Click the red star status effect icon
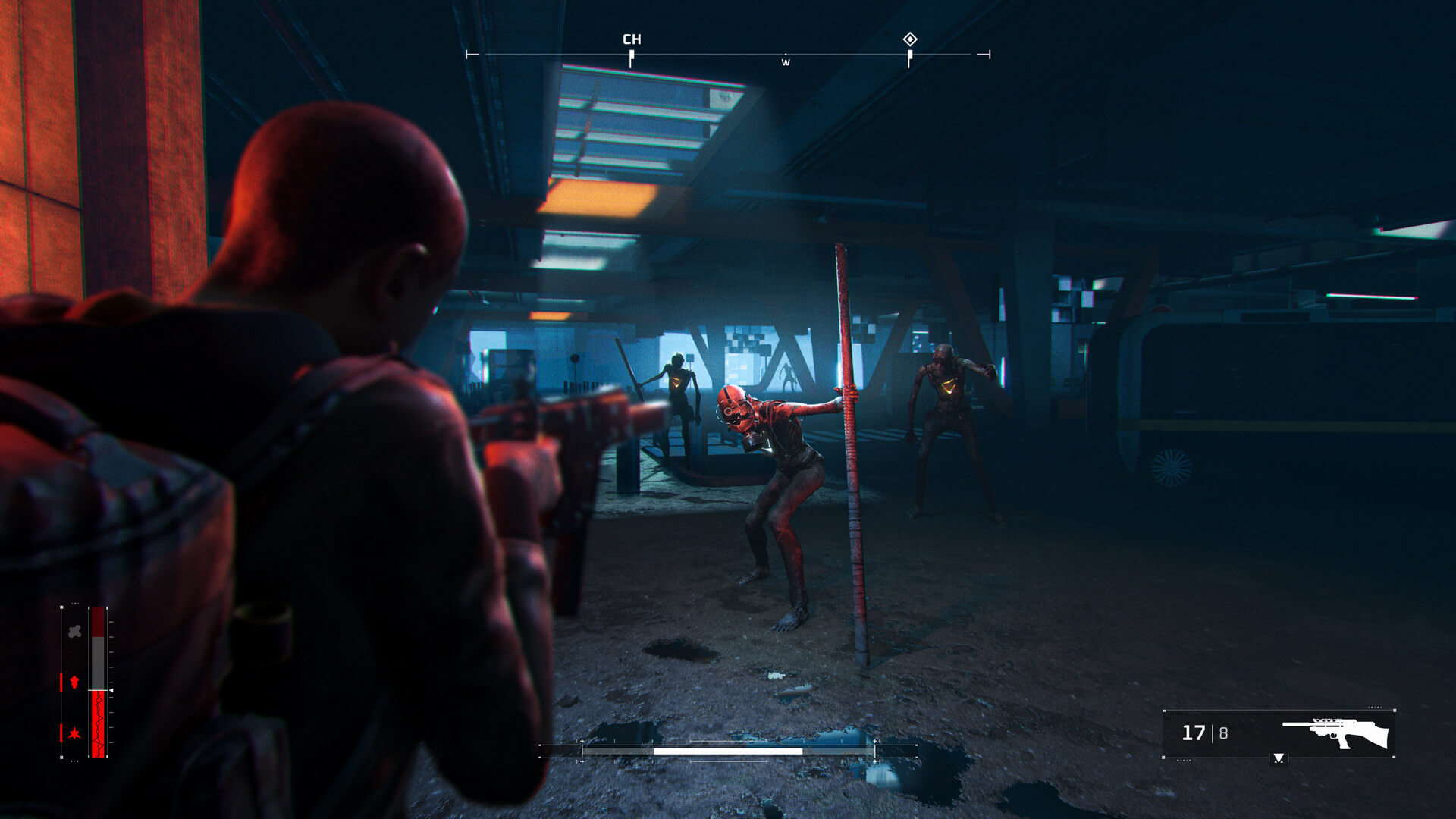Viewport: 1456px width, 819px height. click(x=74, y=733)
